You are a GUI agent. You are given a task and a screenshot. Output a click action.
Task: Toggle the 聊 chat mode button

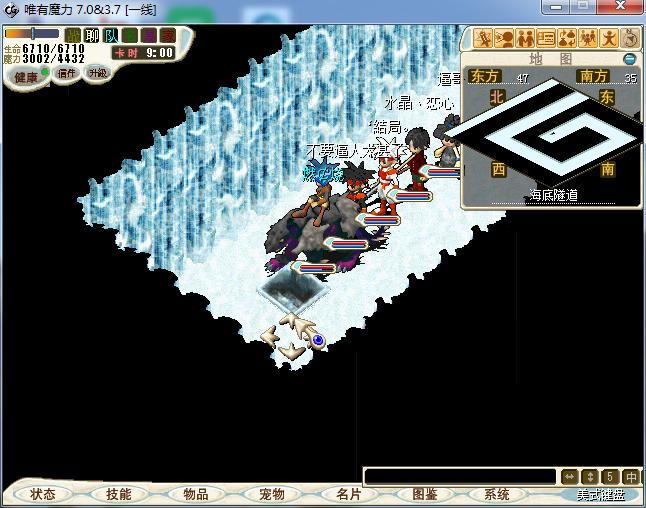tap(92, 36)
